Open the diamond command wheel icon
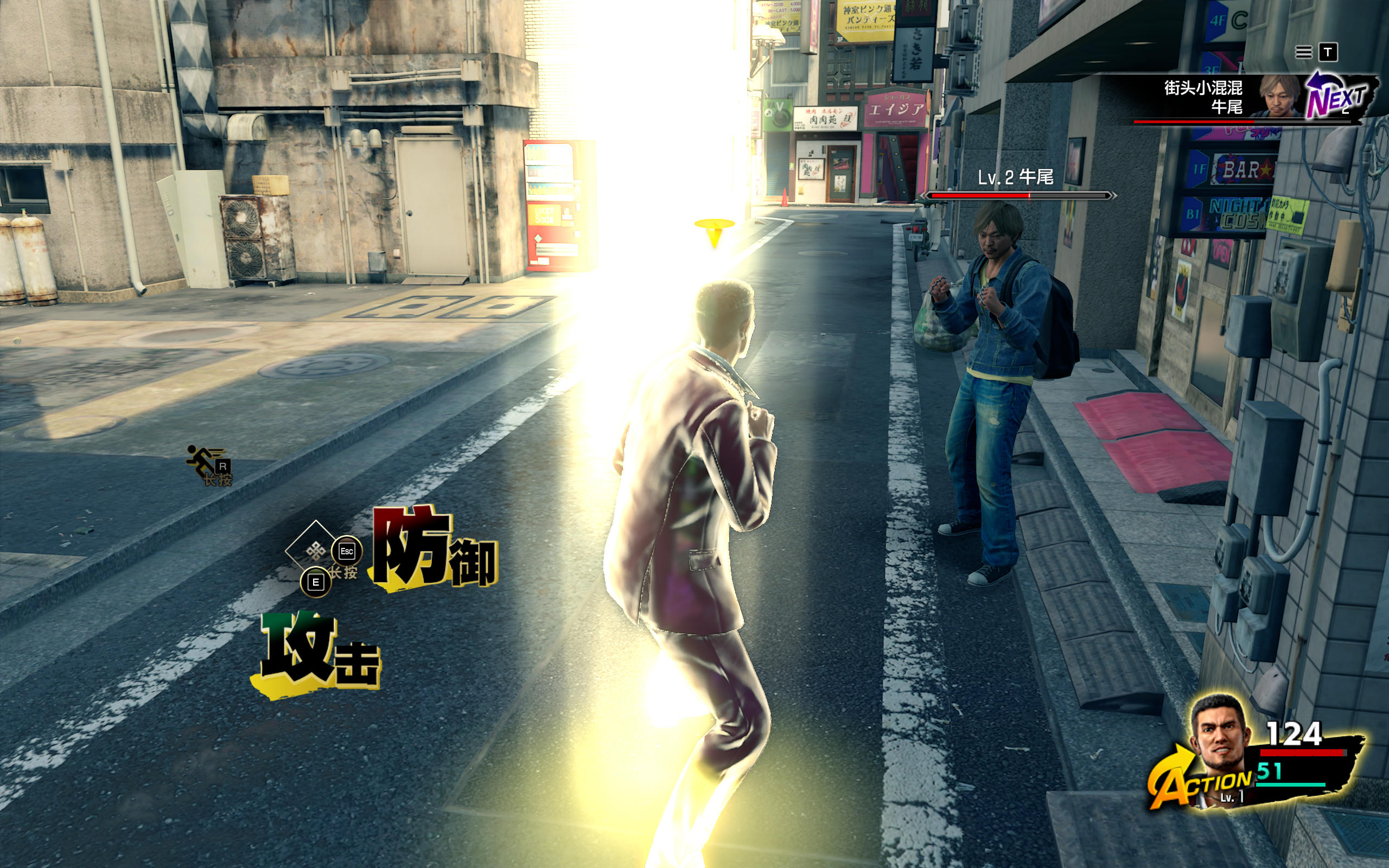 coord(315,552)
